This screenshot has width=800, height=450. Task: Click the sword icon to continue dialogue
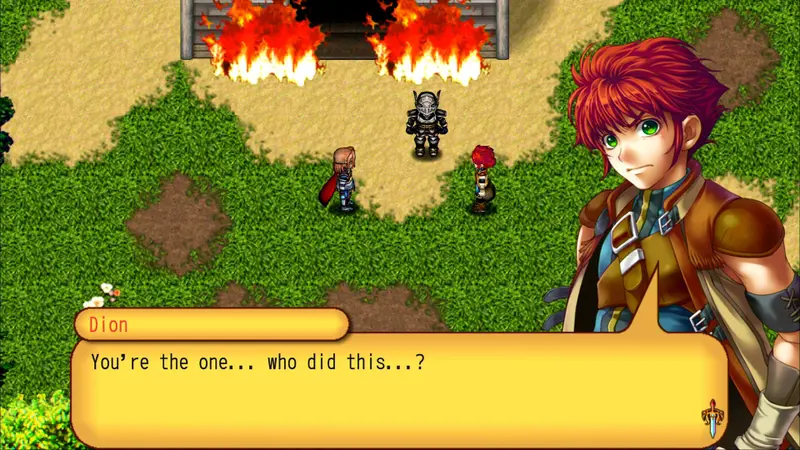pos(711,417)
